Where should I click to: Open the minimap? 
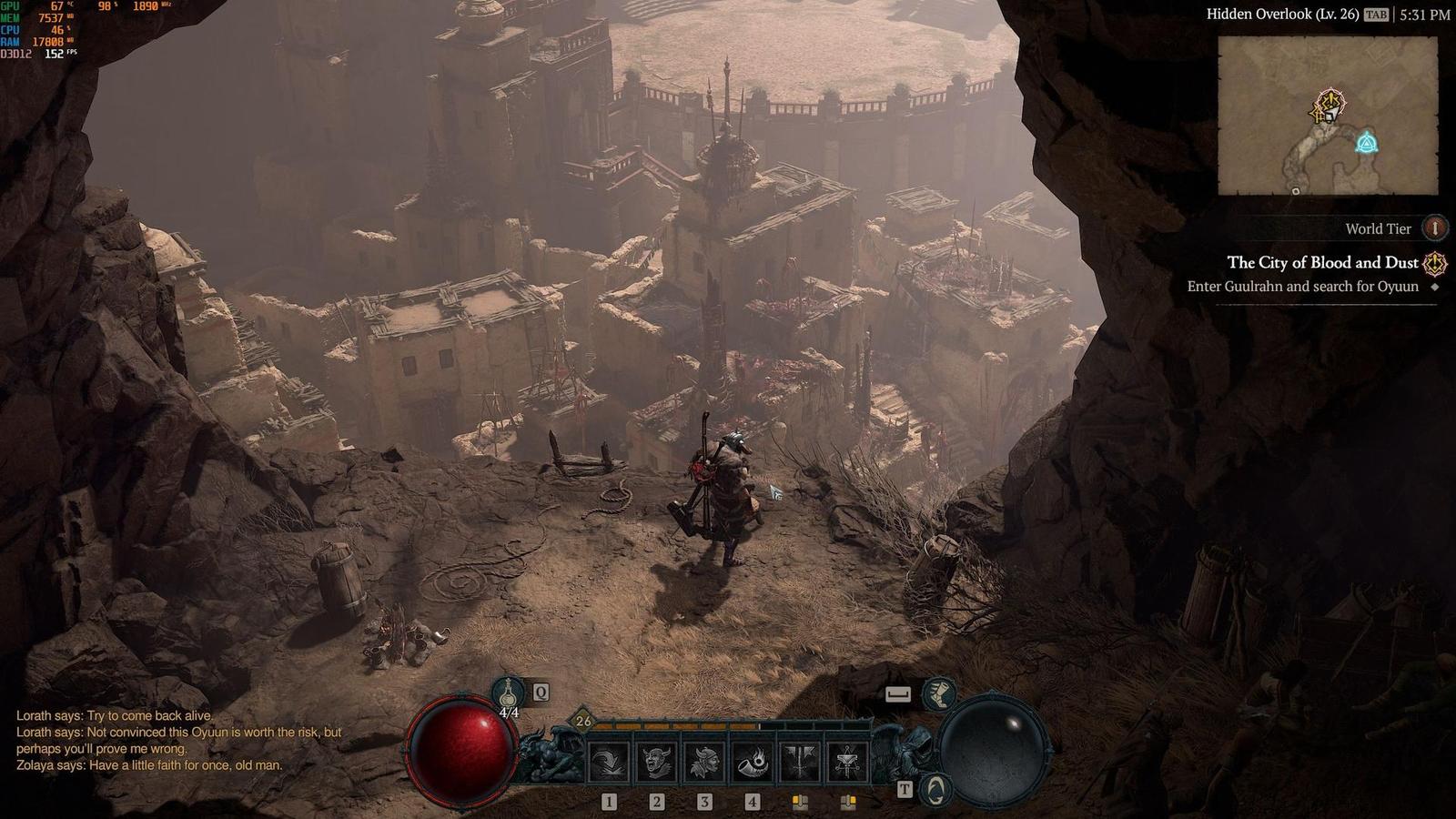(1328, 116)
